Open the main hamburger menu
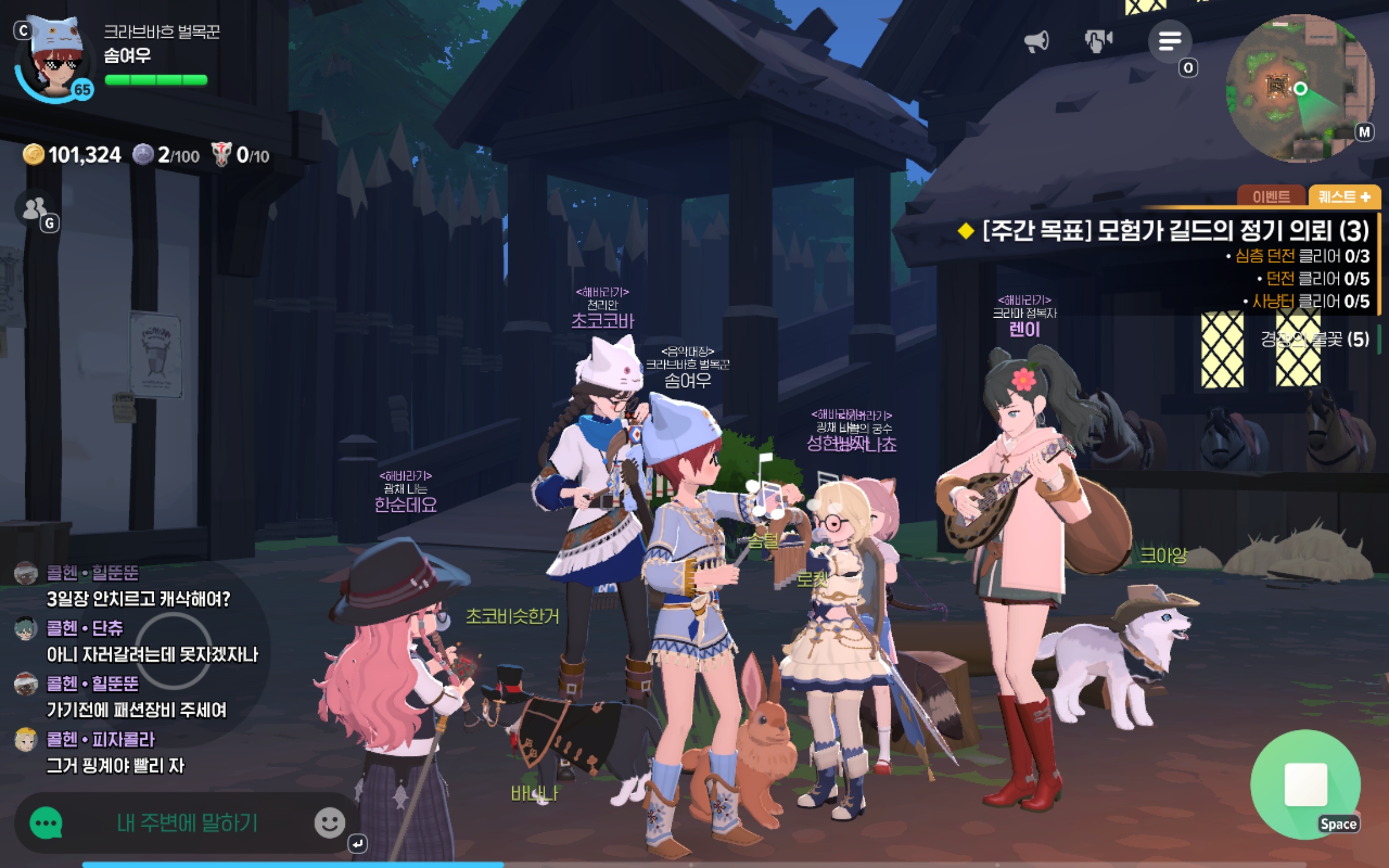 tap(1169, 41)
